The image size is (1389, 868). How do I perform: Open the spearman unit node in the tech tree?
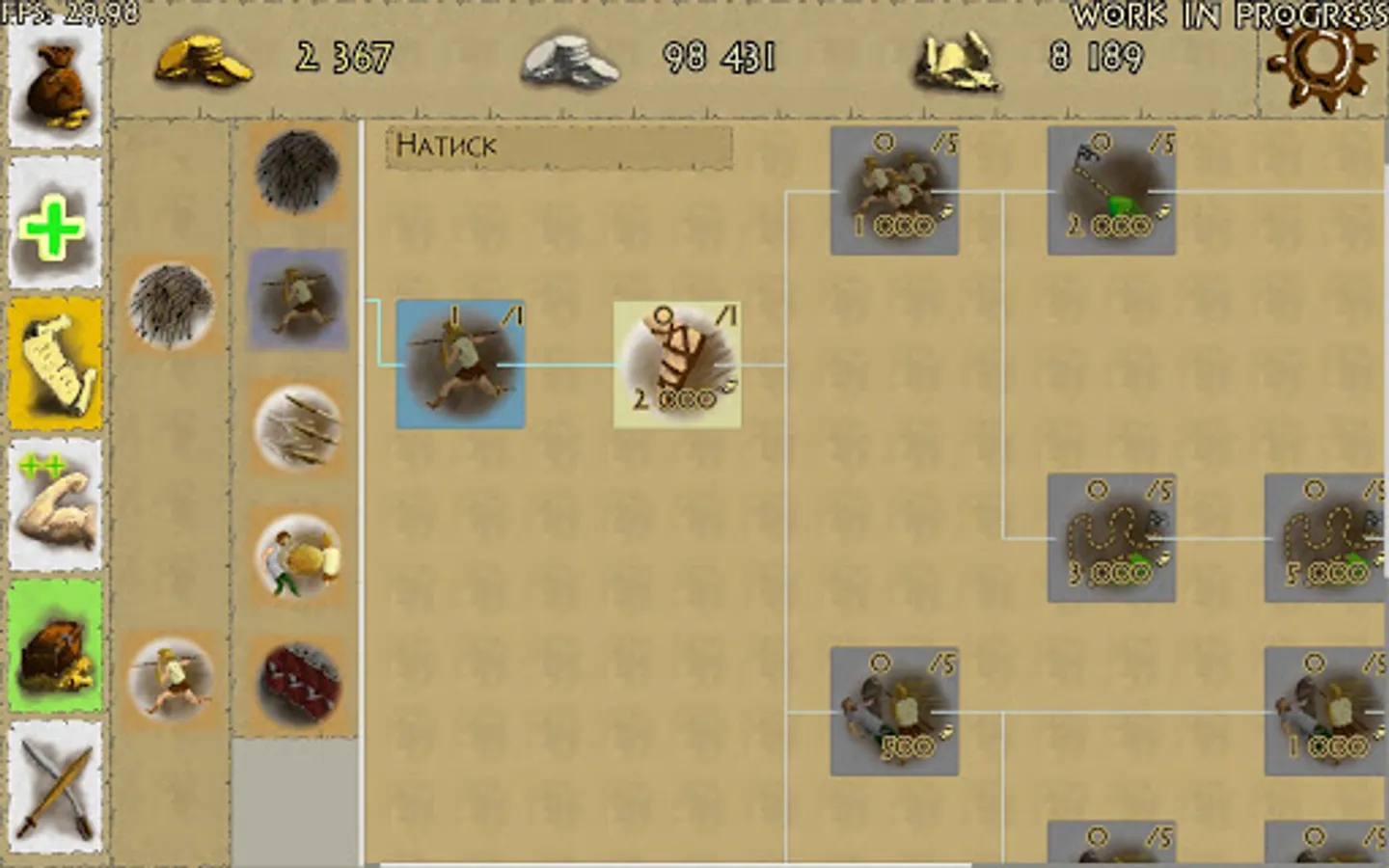[x=461, y=365]
